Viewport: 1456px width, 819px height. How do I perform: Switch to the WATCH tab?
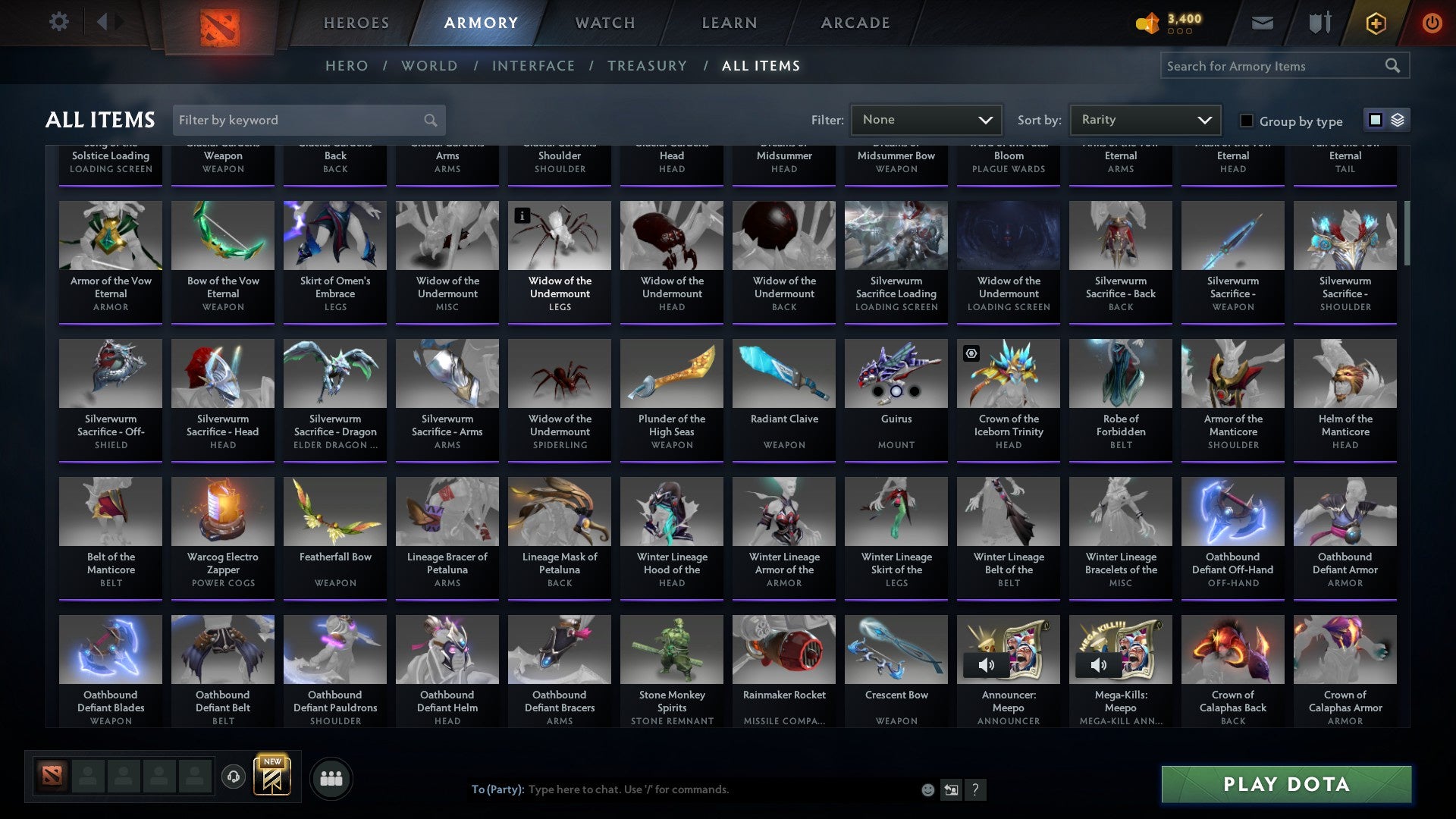pyautogui.click(x=604, y=22)
